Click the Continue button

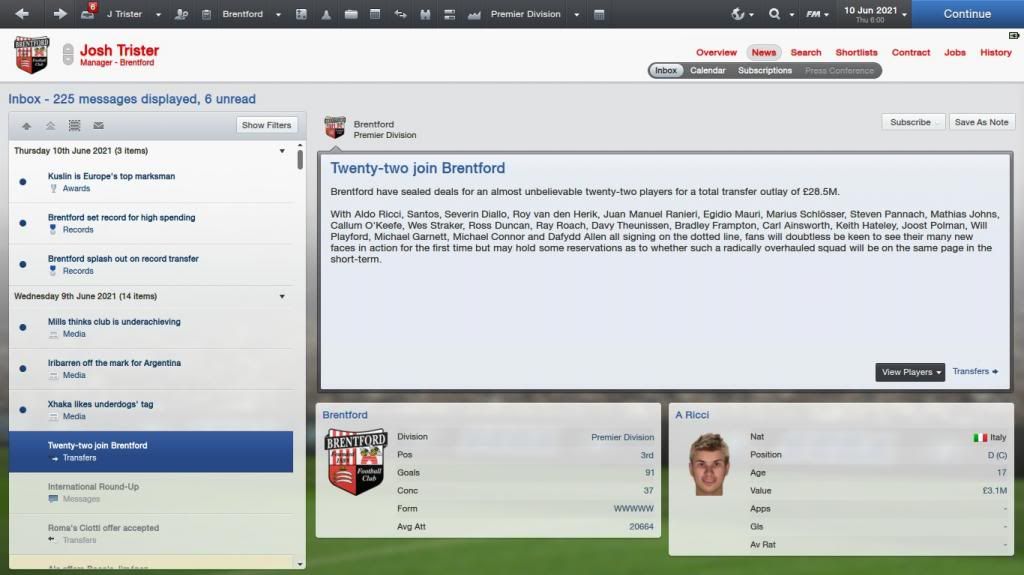pos(966,14)
